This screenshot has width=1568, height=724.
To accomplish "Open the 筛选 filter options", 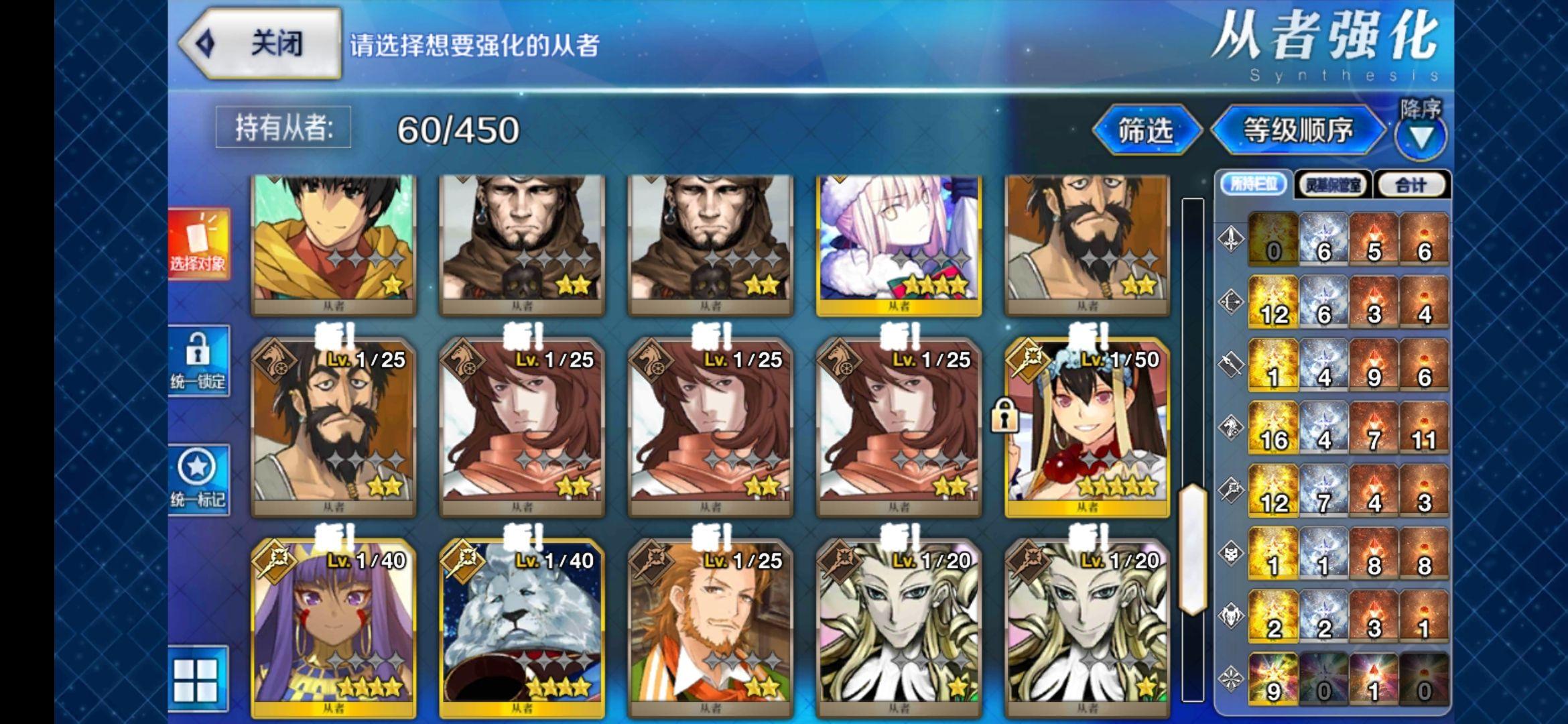I will [x=1145, y=130].
